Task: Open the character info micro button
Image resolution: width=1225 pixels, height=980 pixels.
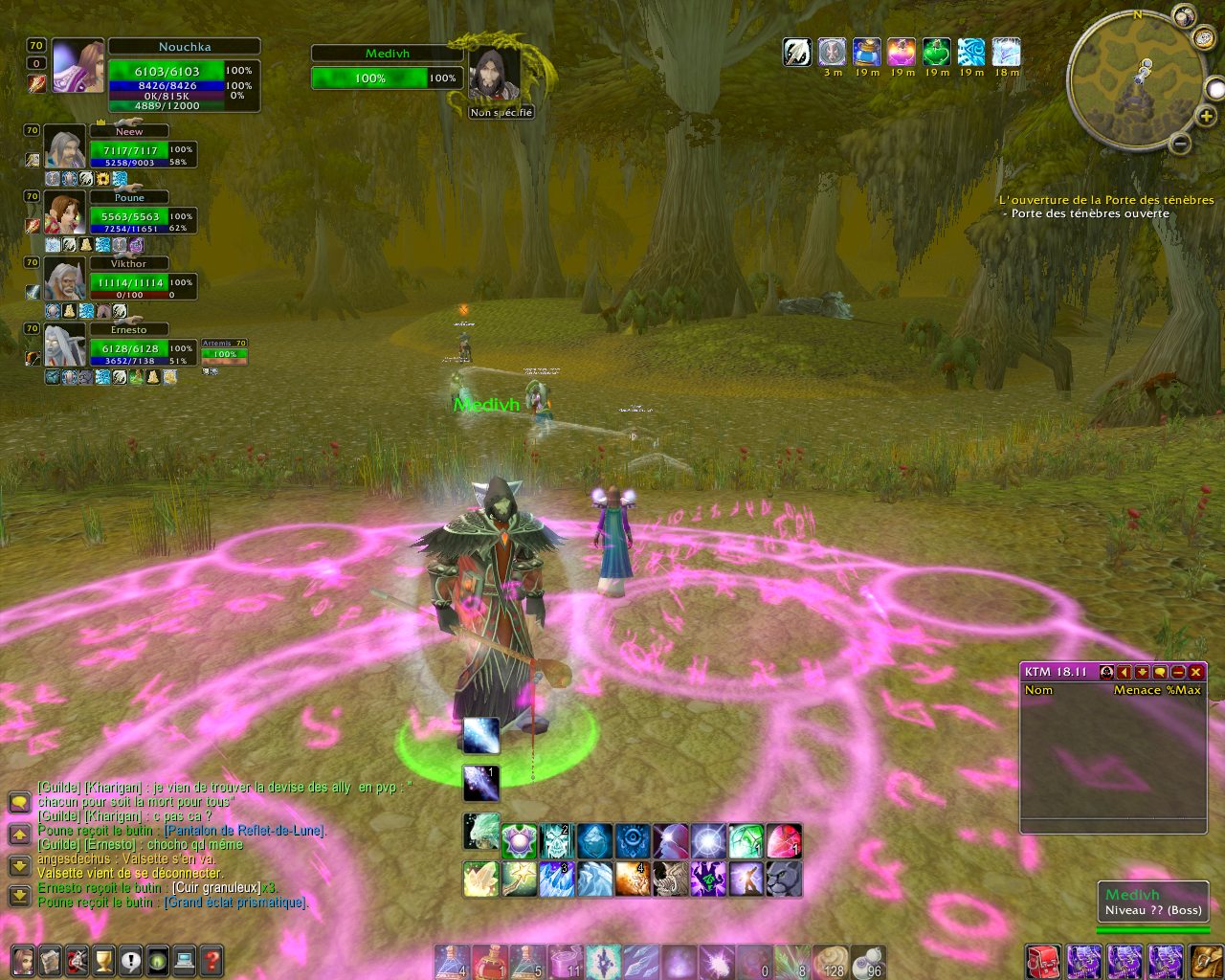Action: 23,960
